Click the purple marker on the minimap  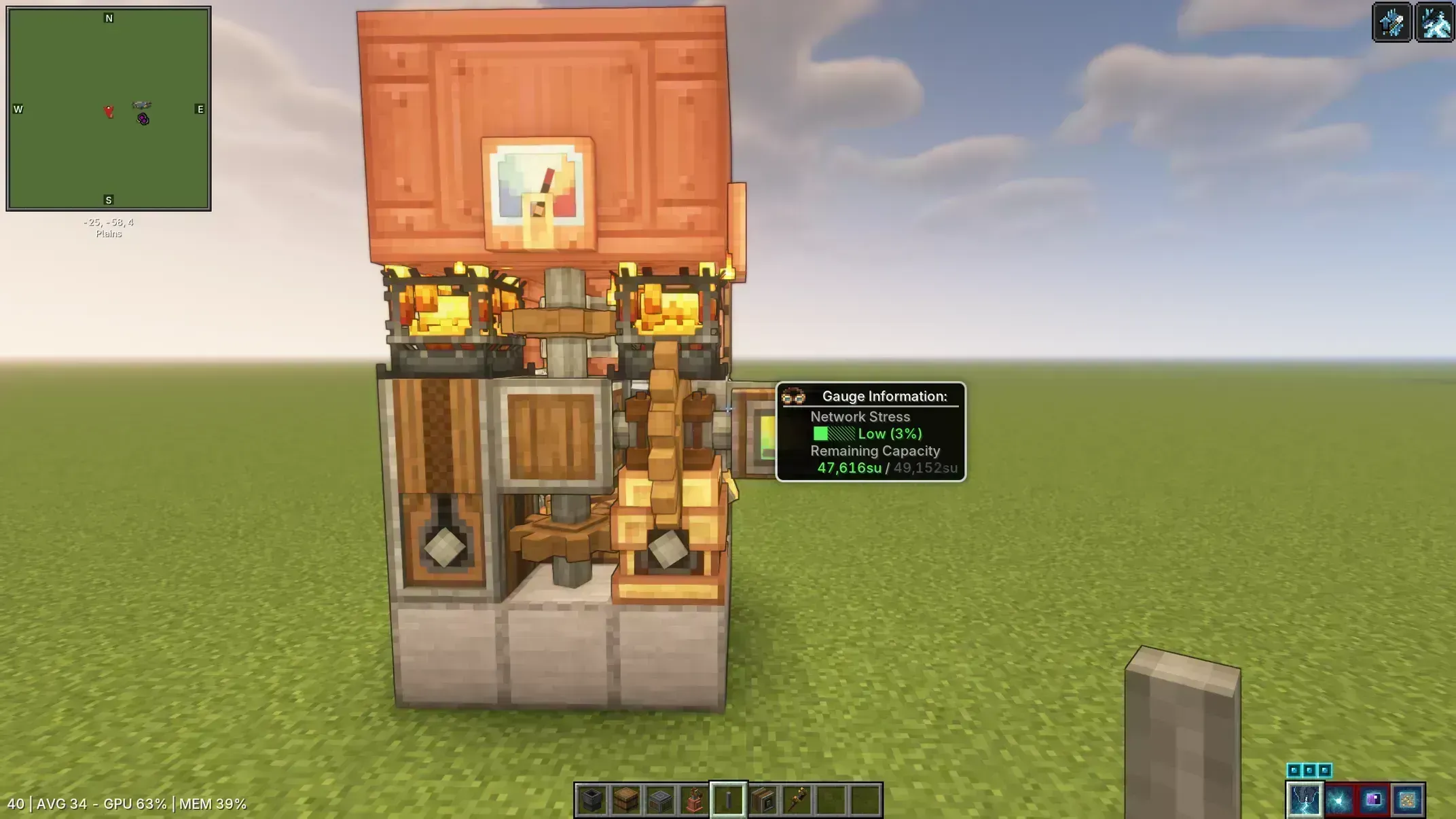coord(143,120)
